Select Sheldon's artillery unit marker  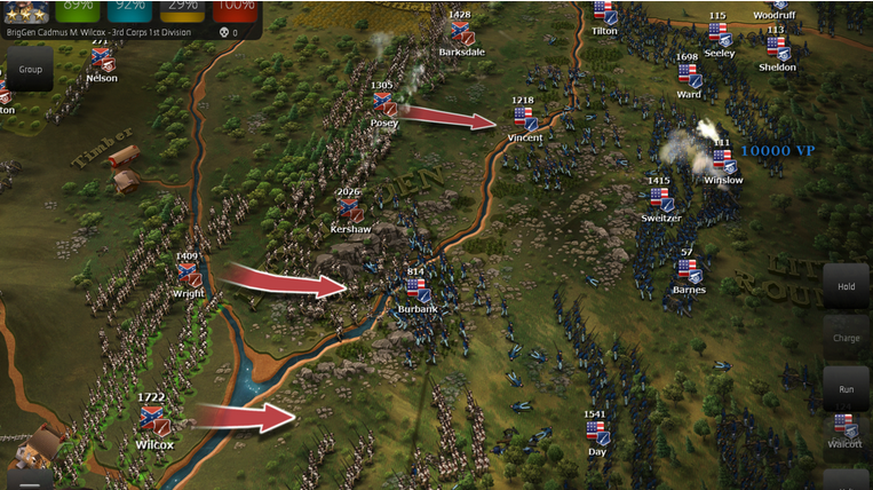point(777,49)
